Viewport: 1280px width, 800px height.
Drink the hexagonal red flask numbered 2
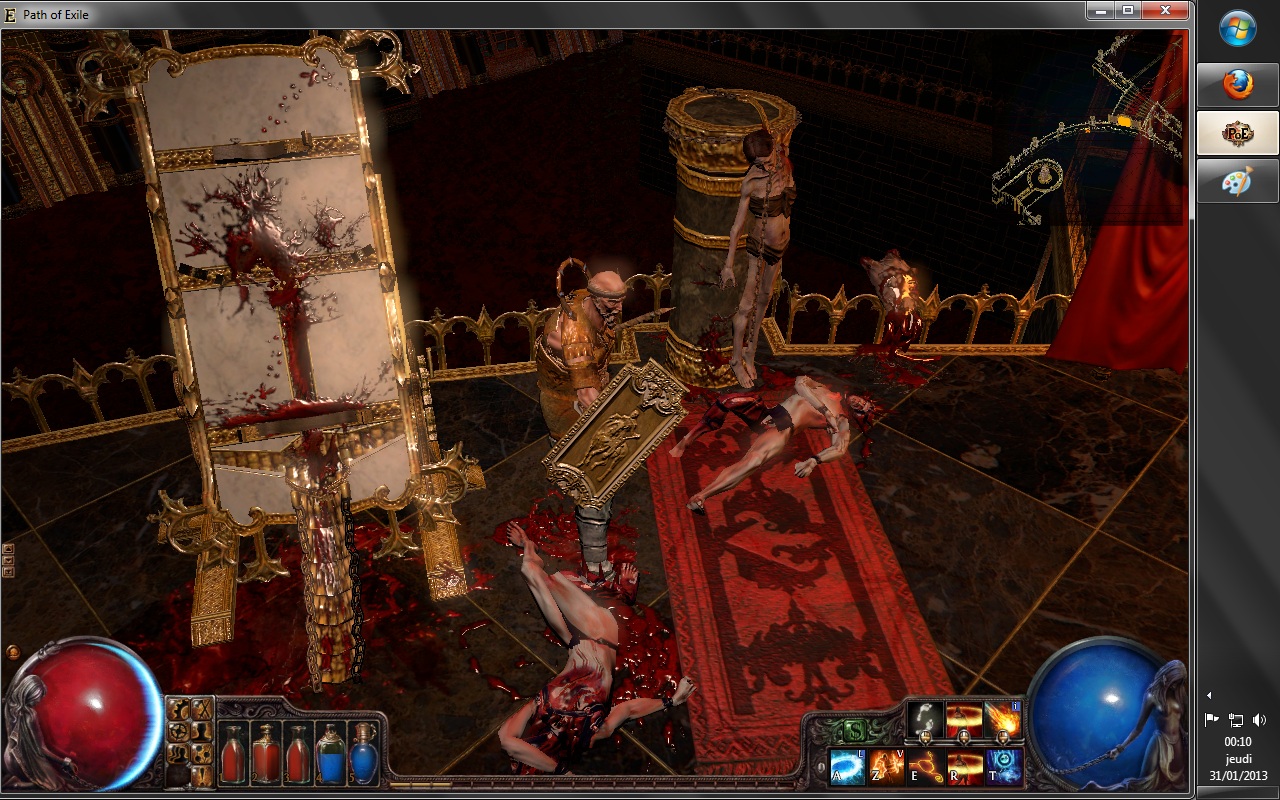click(266, 753)
